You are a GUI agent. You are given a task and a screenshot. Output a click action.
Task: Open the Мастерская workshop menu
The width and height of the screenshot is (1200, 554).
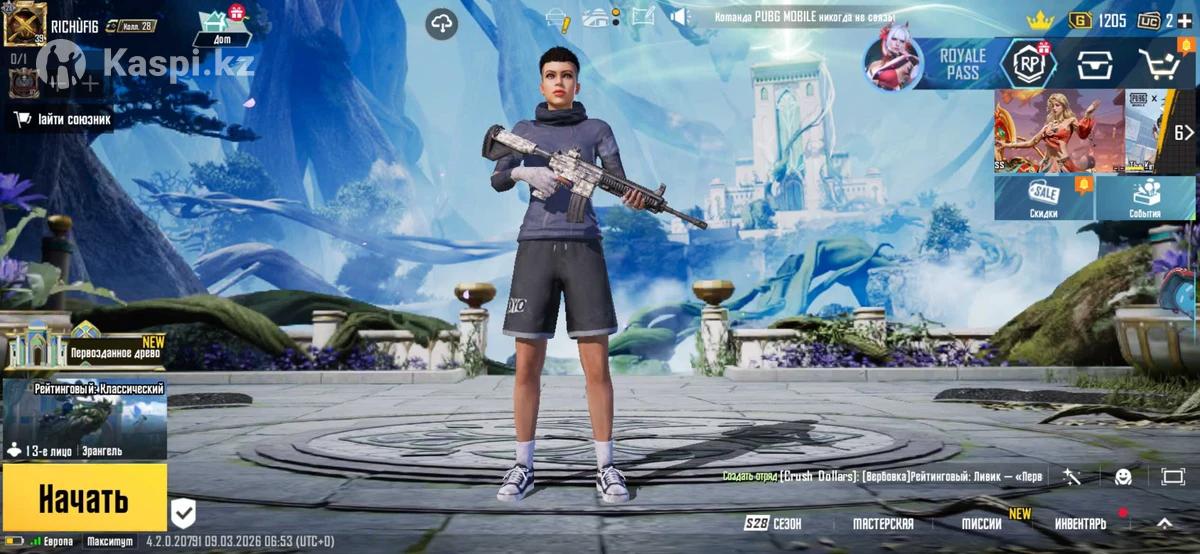tap(883, 524)
